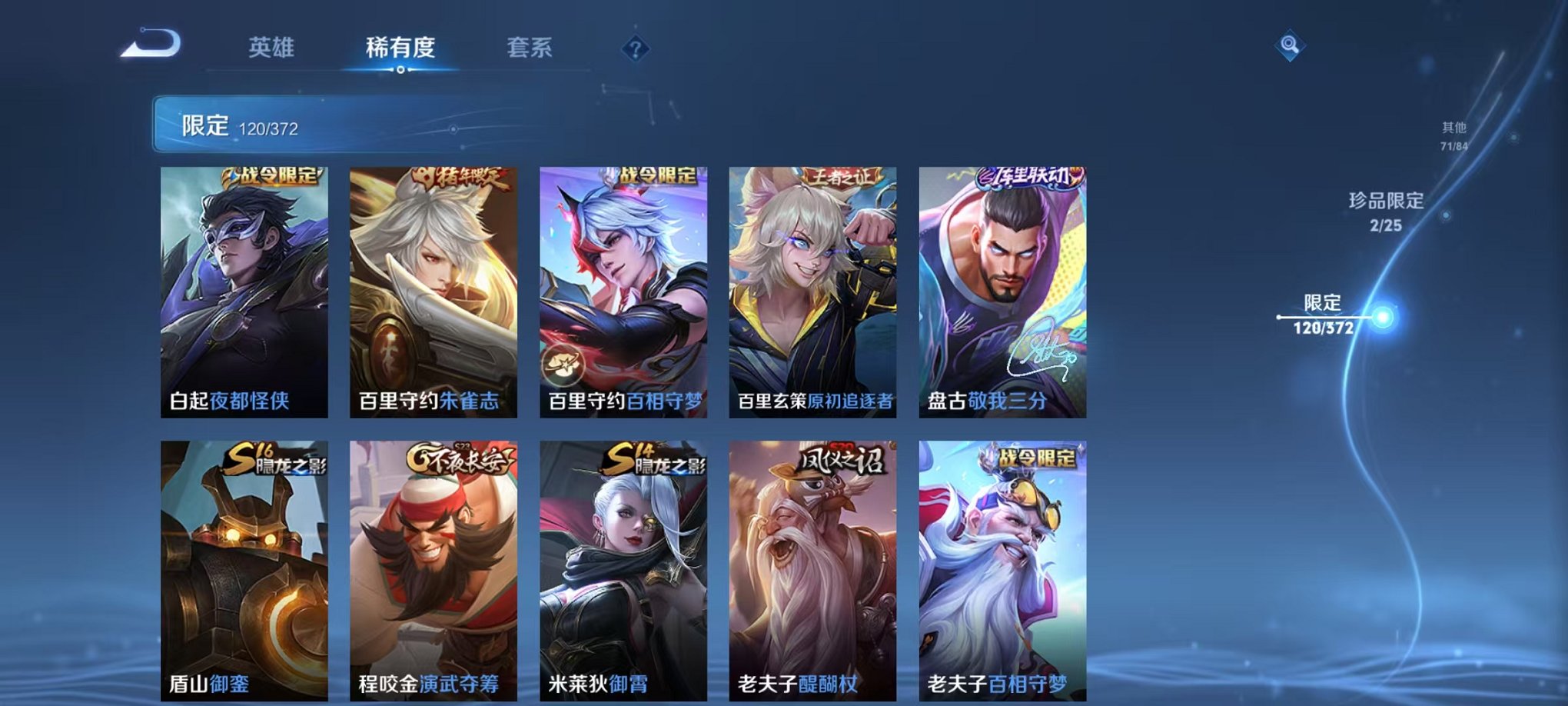Click the 王者之证 badge on 百里玄策's card

click(842, 176)
